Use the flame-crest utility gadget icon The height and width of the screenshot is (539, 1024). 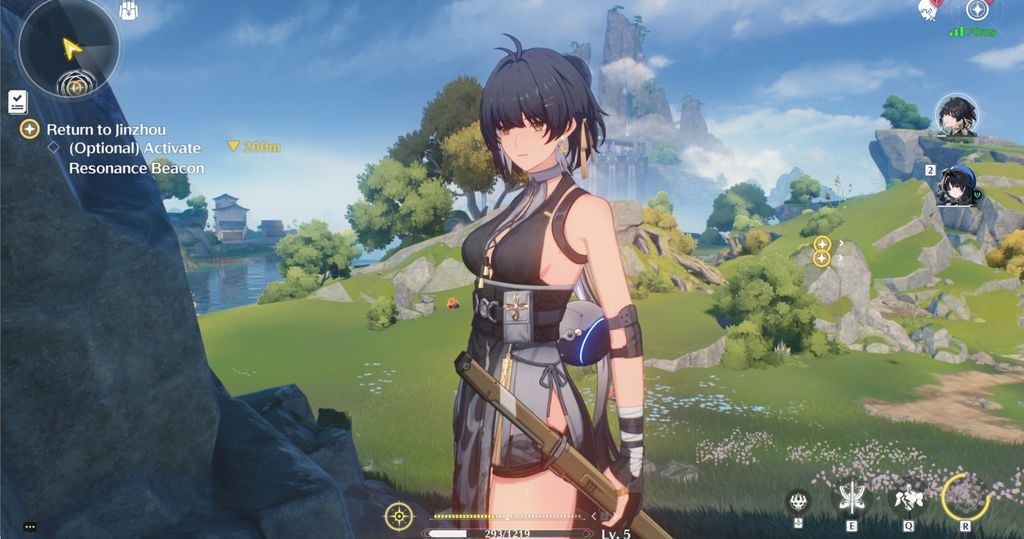point(798,499)
